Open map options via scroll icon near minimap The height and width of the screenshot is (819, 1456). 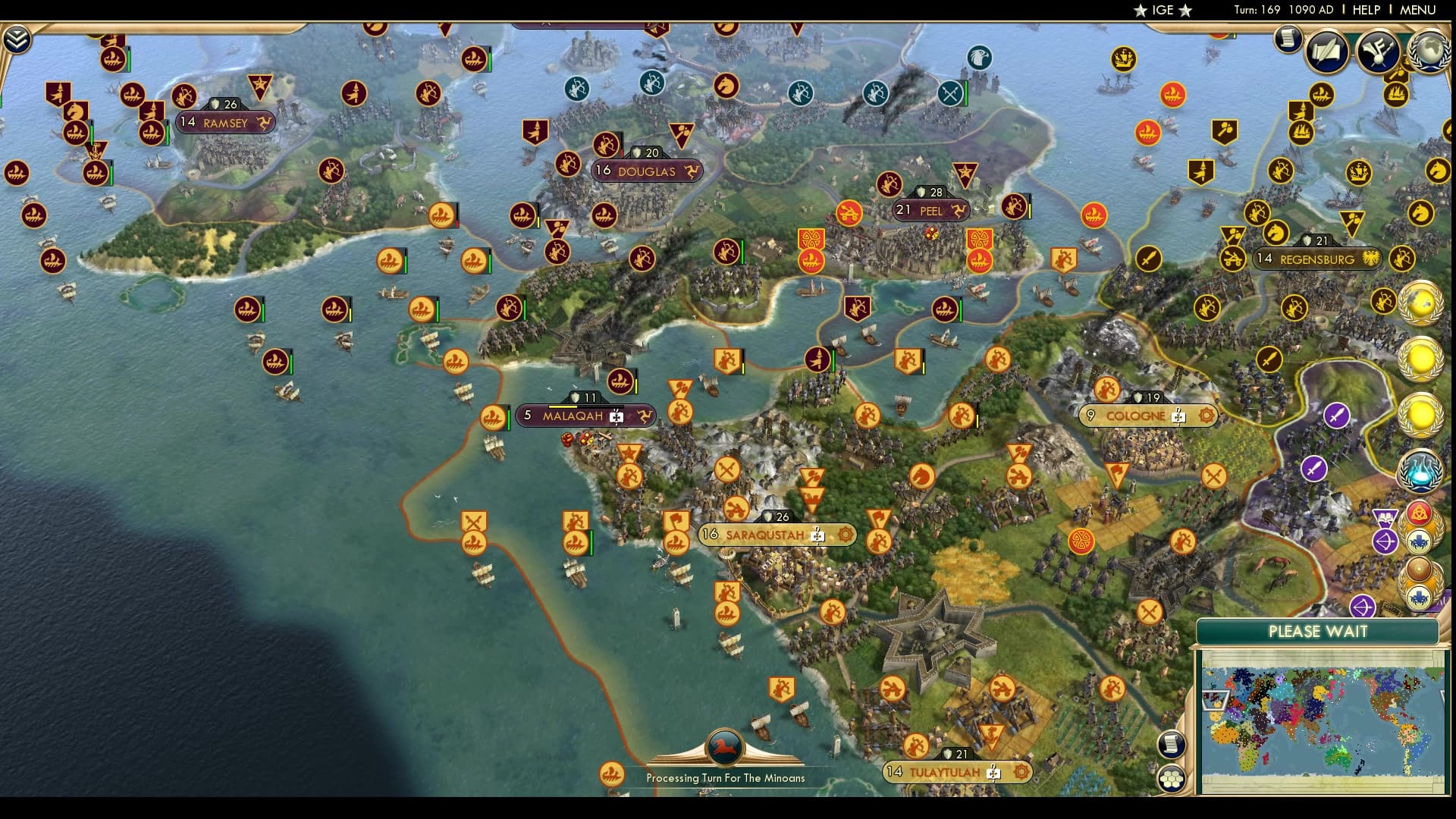1172,743
